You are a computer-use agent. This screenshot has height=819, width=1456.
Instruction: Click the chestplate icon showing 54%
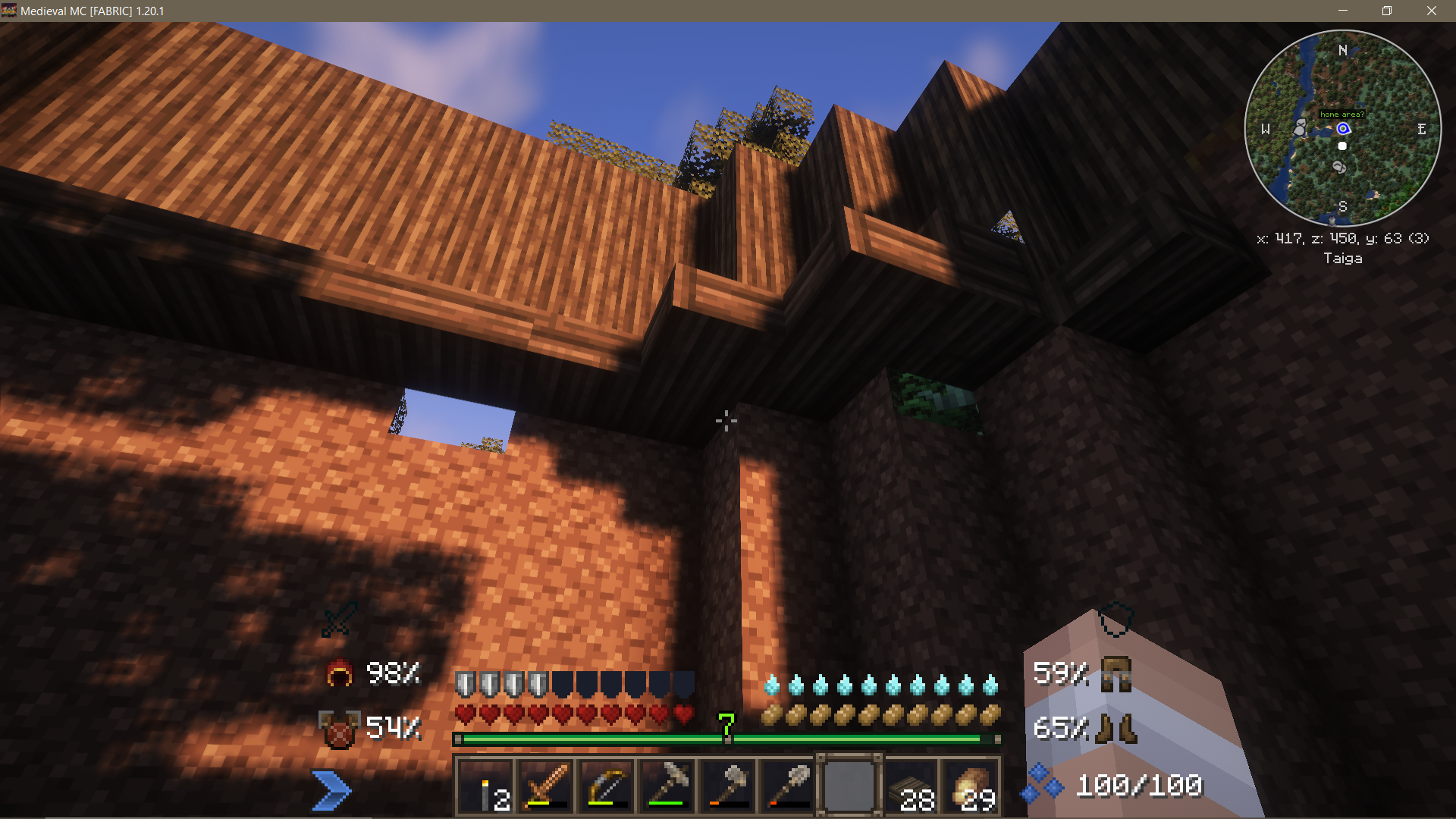tap(338, 728)
